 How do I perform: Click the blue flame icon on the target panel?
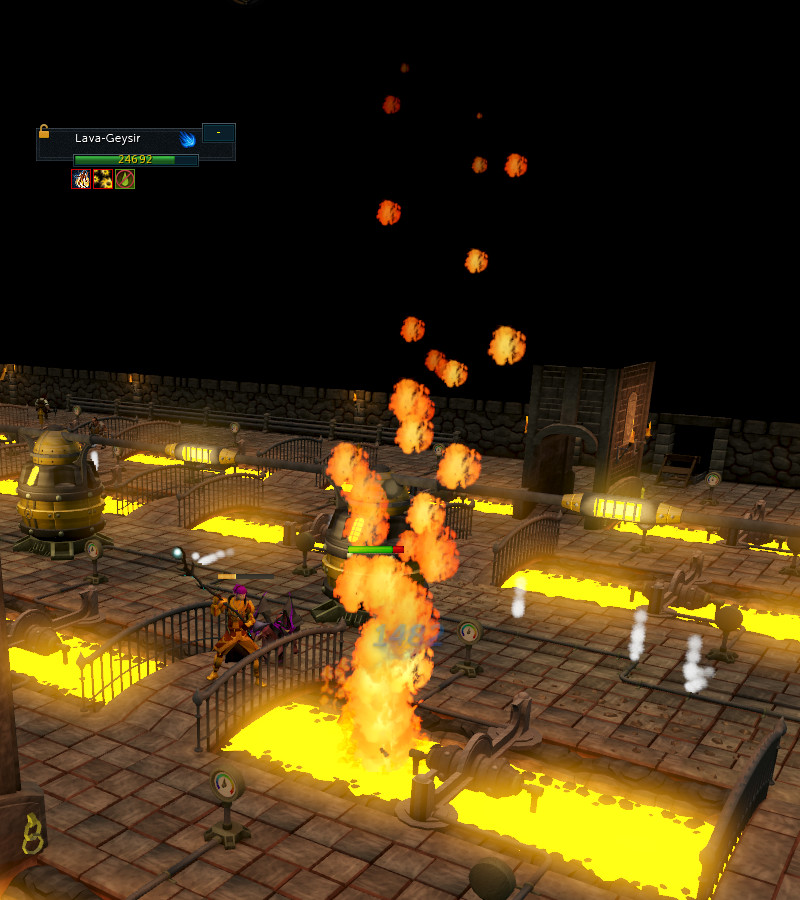point(187,139)
